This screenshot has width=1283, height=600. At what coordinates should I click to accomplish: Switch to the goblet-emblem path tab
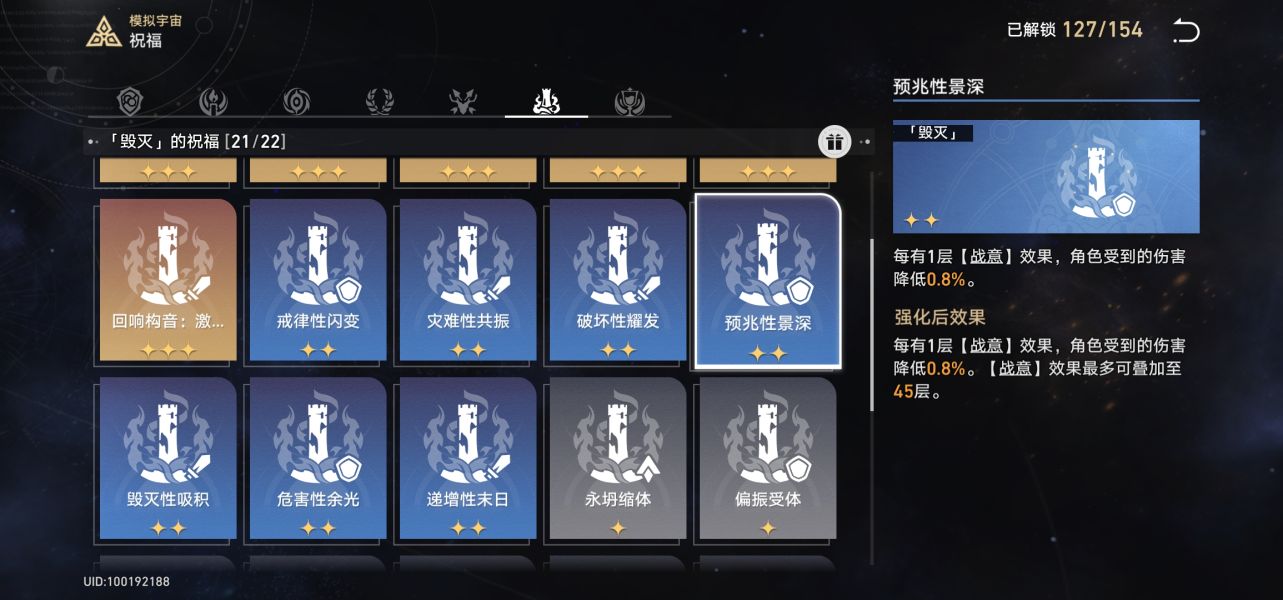coord(629,101)
